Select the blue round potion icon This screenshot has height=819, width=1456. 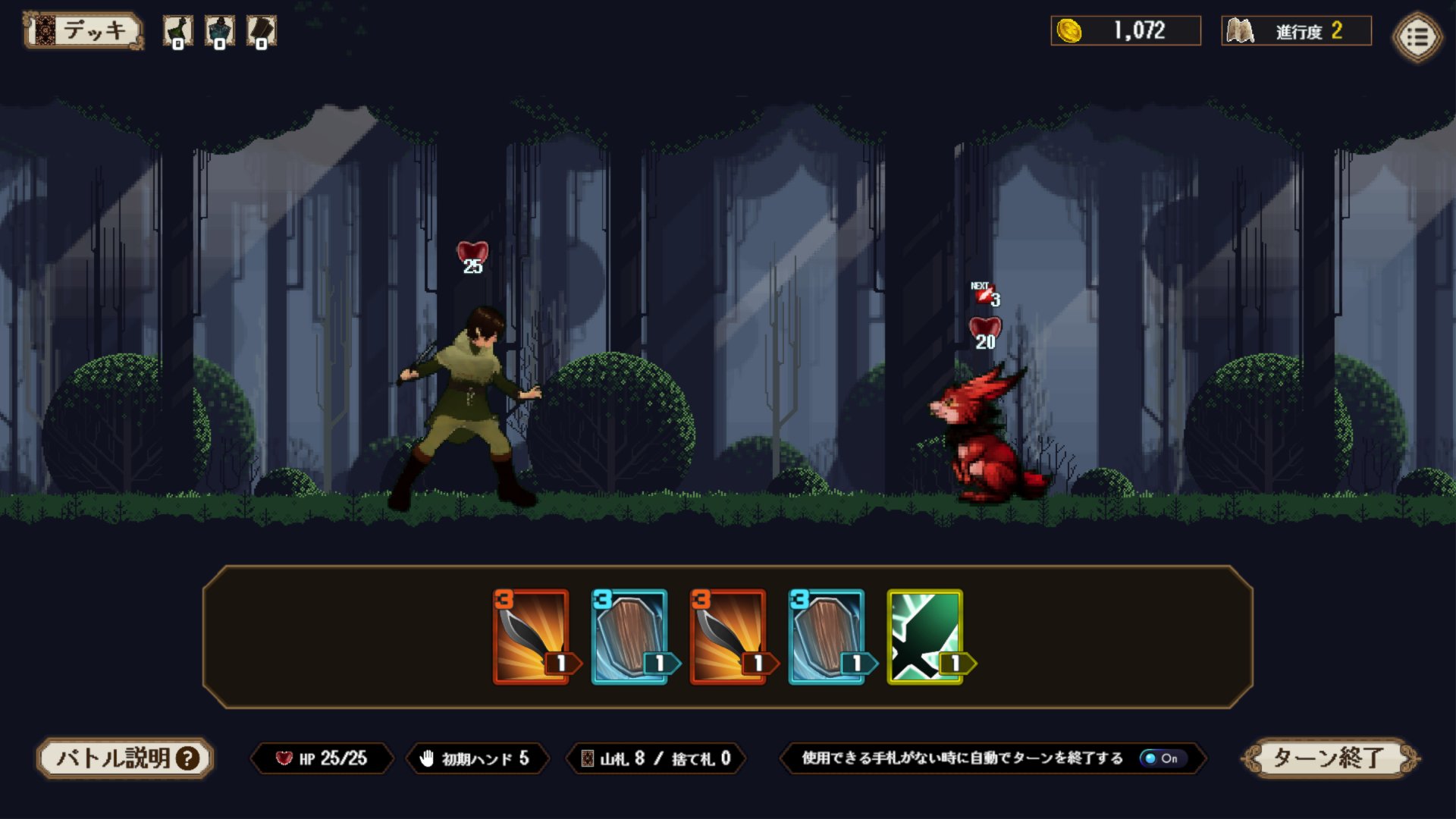(220, 32)
